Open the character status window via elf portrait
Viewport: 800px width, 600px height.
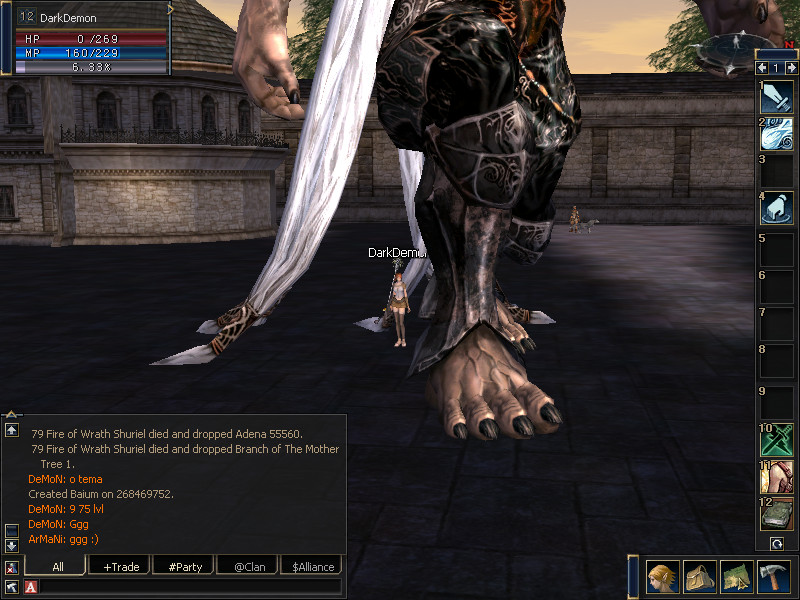tap(663, 576)
